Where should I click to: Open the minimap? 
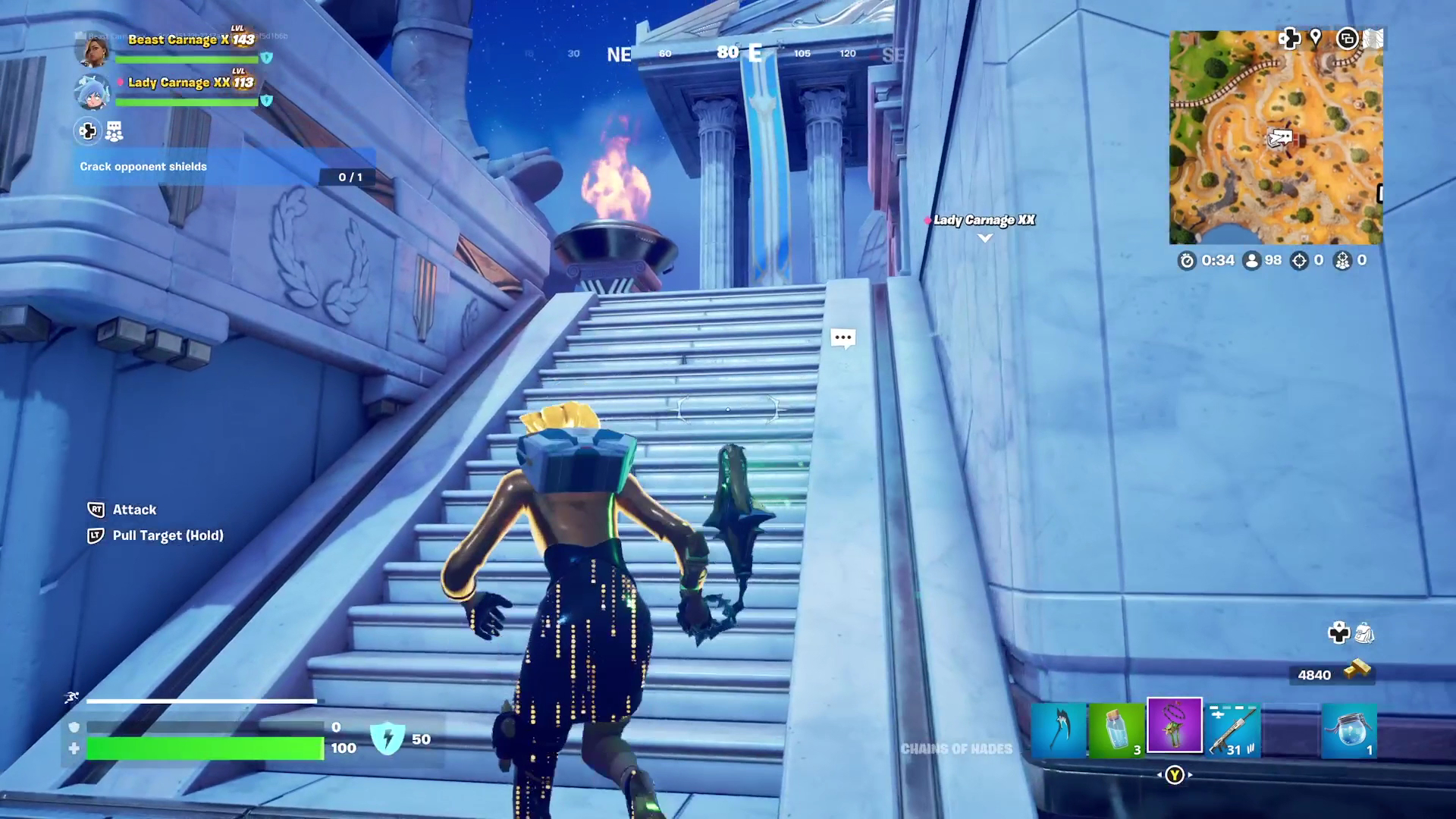(x=1276, y=137)
